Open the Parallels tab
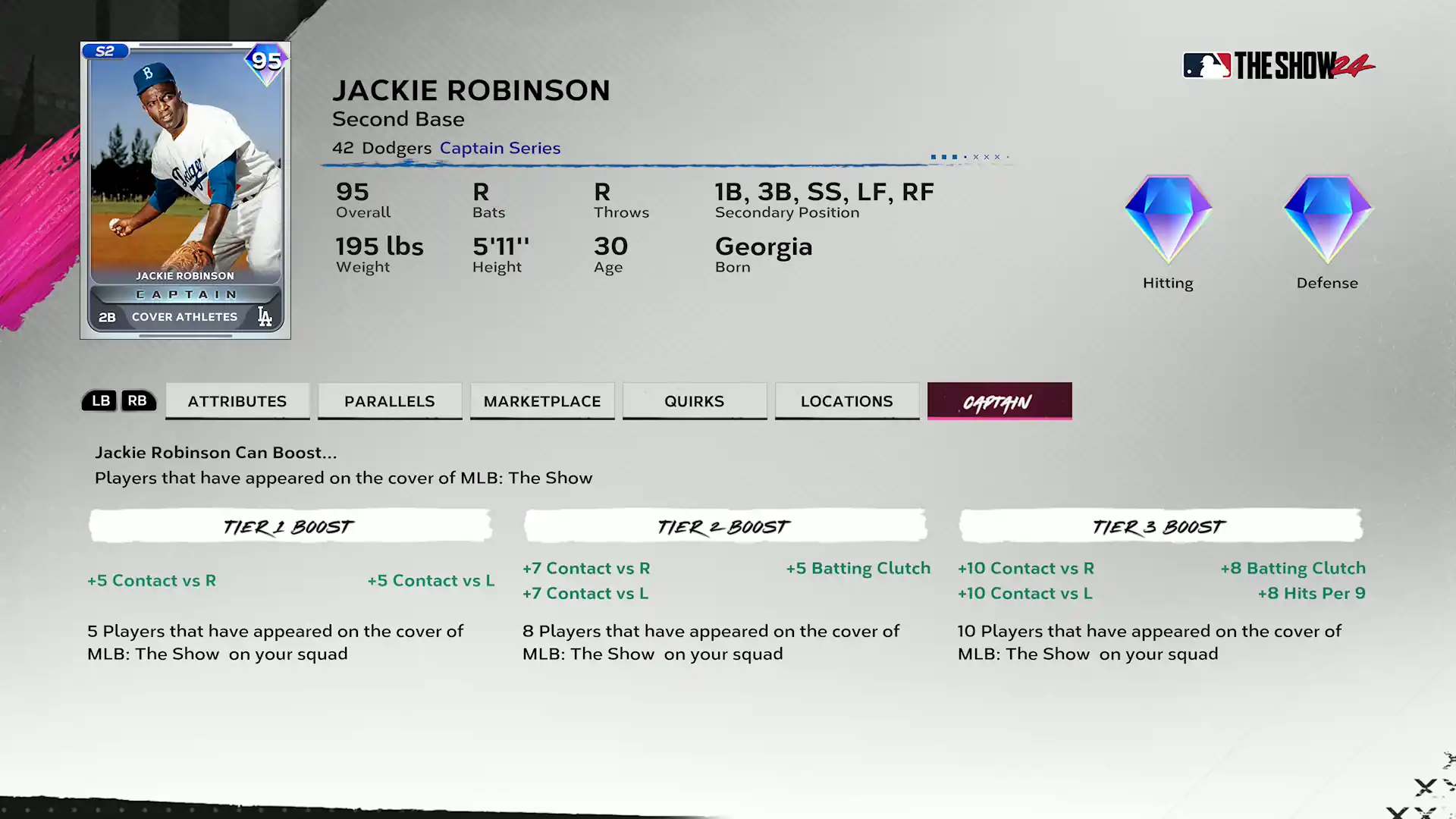The height and width of the screenshot is (819, 1456). coord(390,401)
